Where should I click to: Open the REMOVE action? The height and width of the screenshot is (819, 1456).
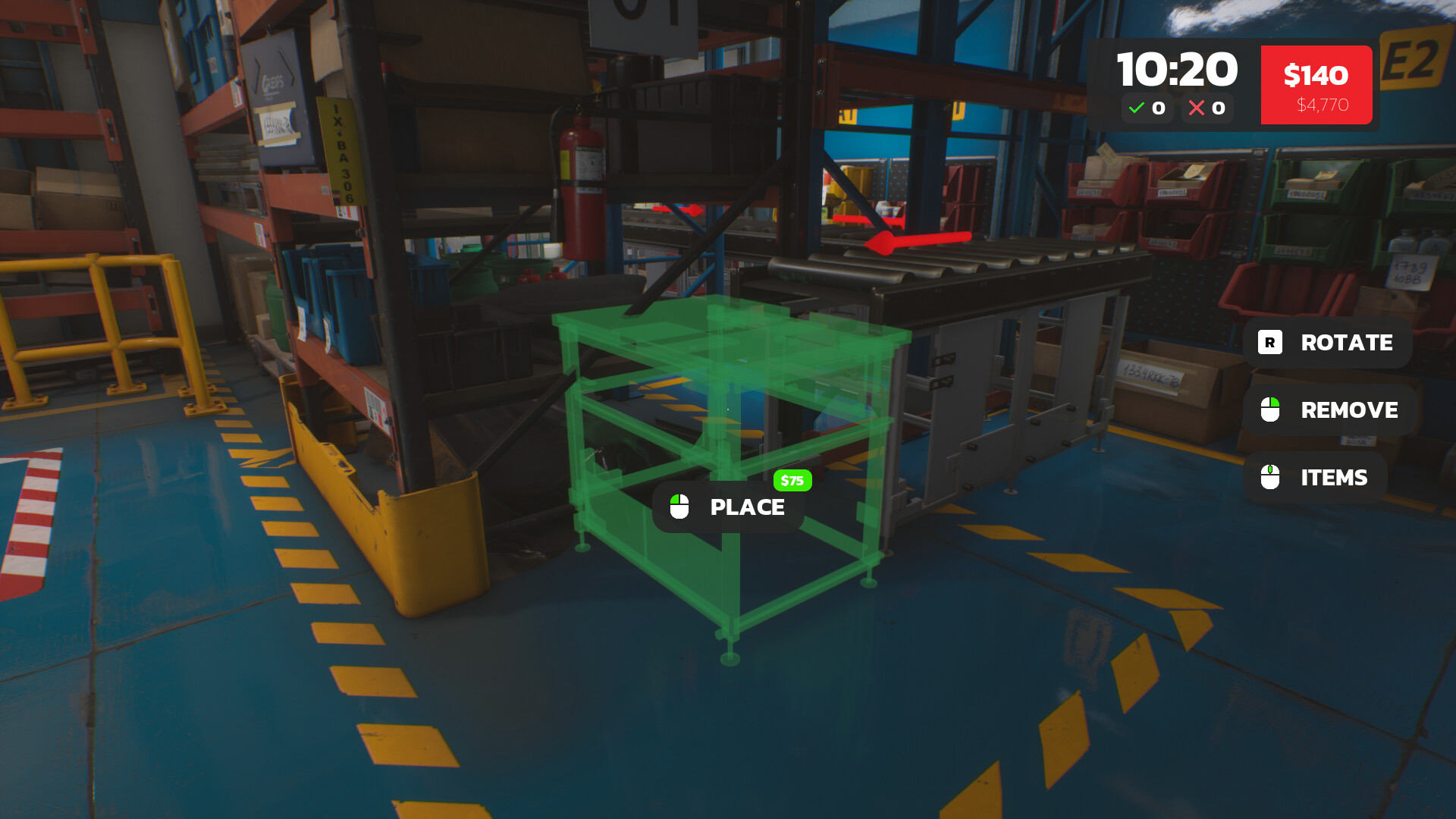point(1349,410)
